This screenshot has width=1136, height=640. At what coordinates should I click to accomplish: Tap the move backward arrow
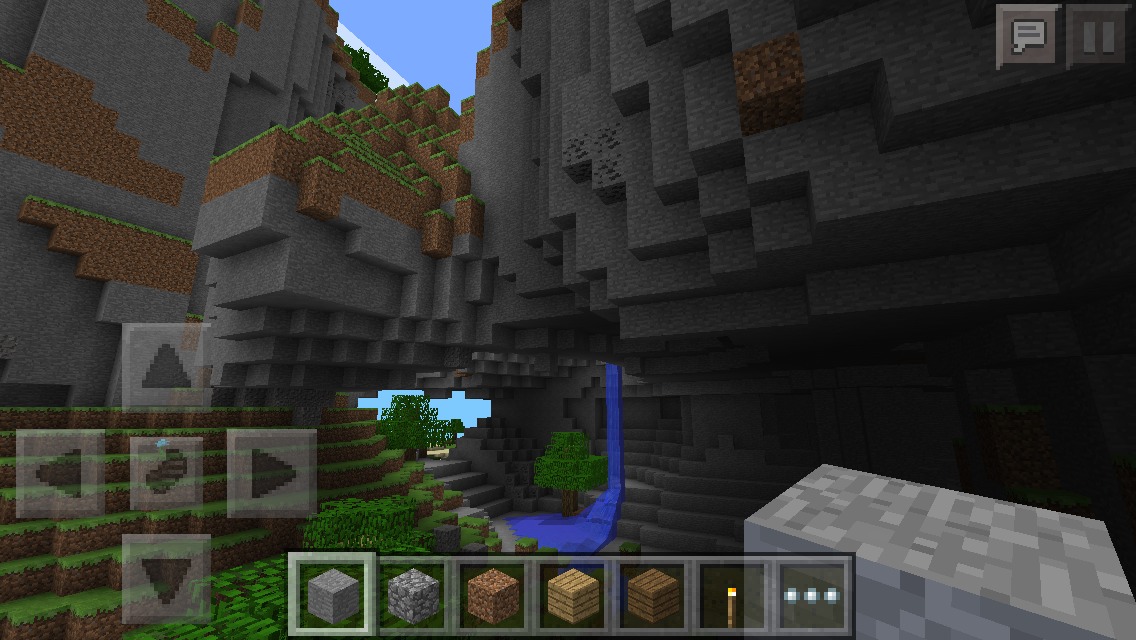[166, 578]
